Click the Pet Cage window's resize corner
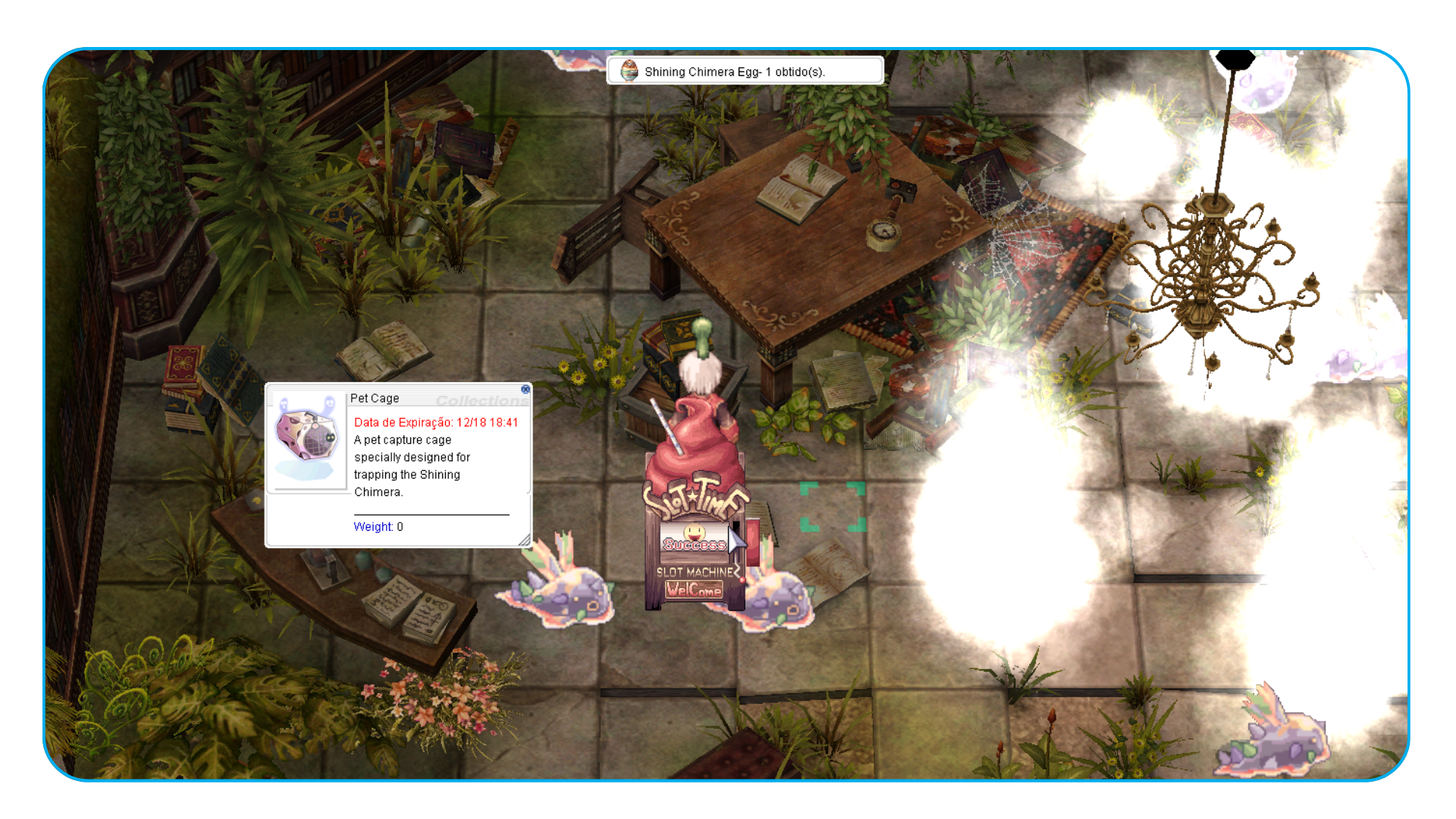This screenshot has height=819, width=1456. point(524,540)
